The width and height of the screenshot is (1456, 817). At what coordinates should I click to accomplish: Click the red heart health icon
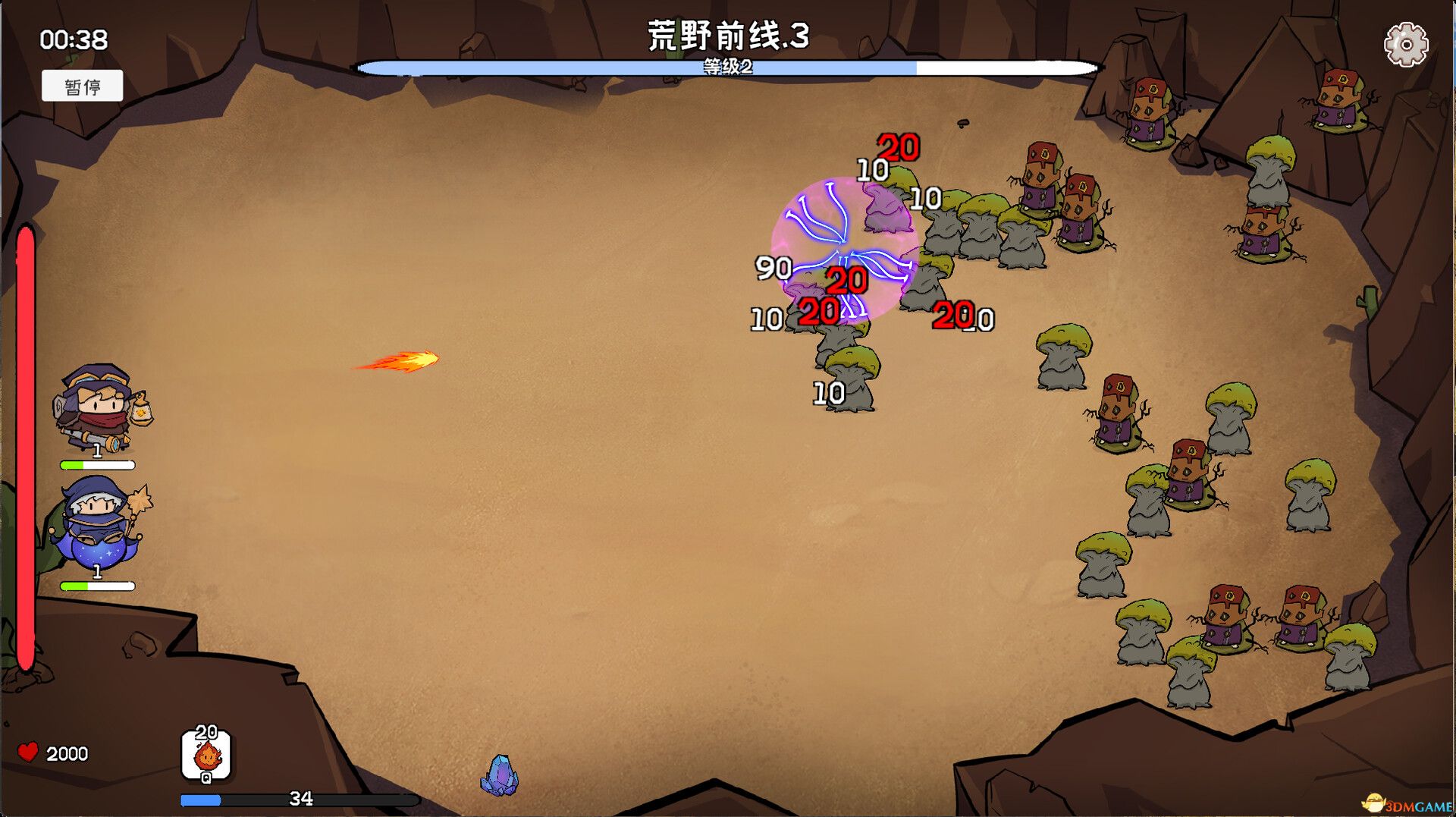(x=29, y=752)
